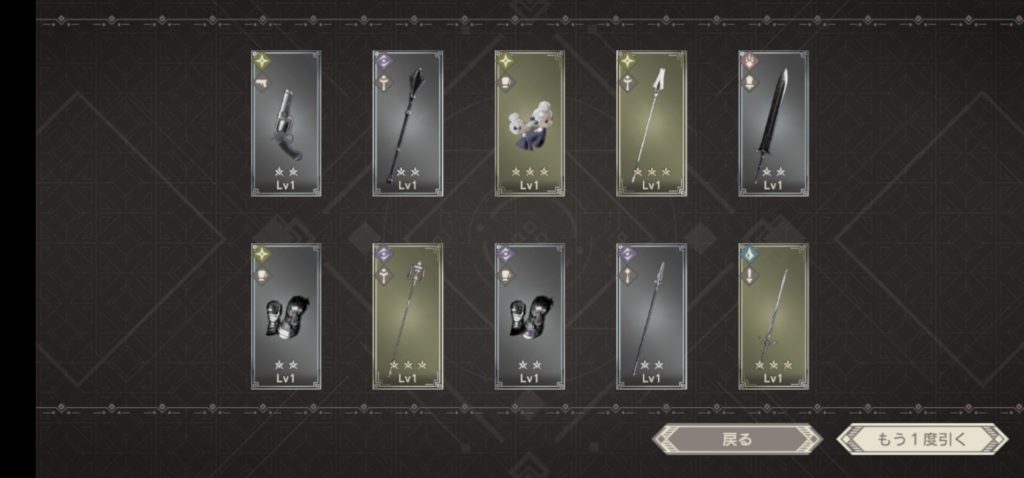Select the two-star revolver card

pyautogui.click(x=286, y=123)
